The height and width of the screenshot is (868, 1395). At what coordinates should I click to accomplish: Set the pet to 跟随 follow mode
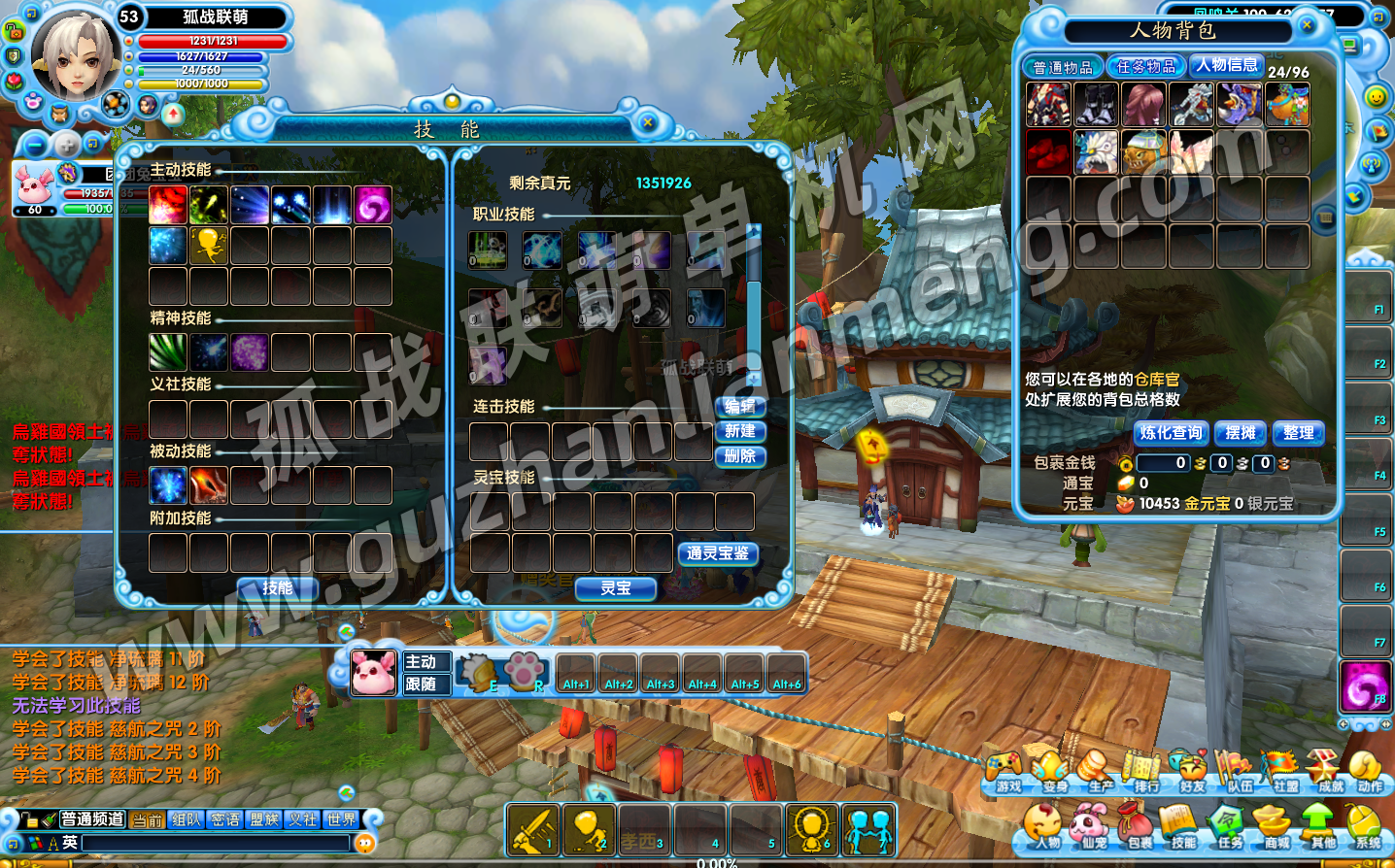pyautogui.click(x=422, y=684)
